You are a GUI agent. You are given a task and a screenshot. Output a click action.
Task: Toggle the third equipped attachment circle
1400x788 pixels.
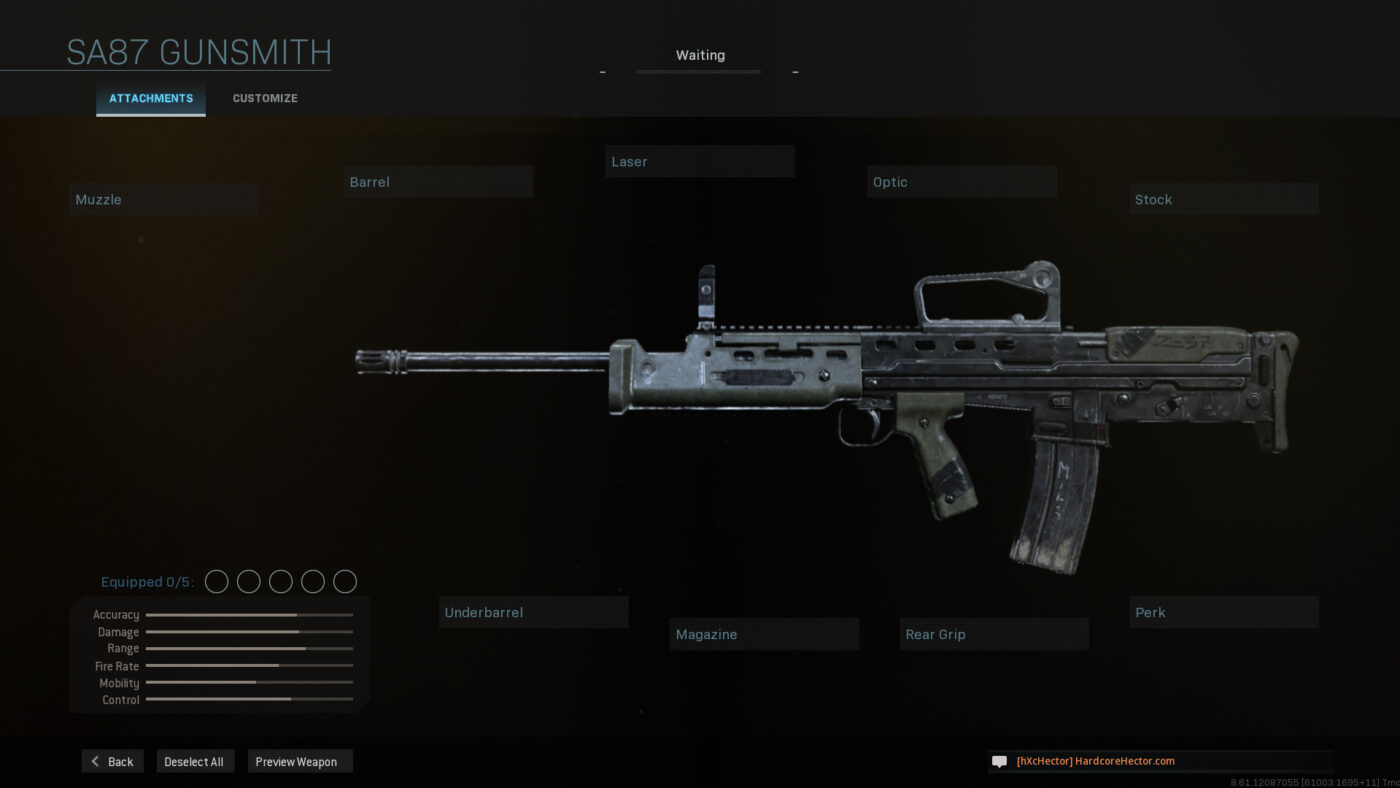(280, 581)
